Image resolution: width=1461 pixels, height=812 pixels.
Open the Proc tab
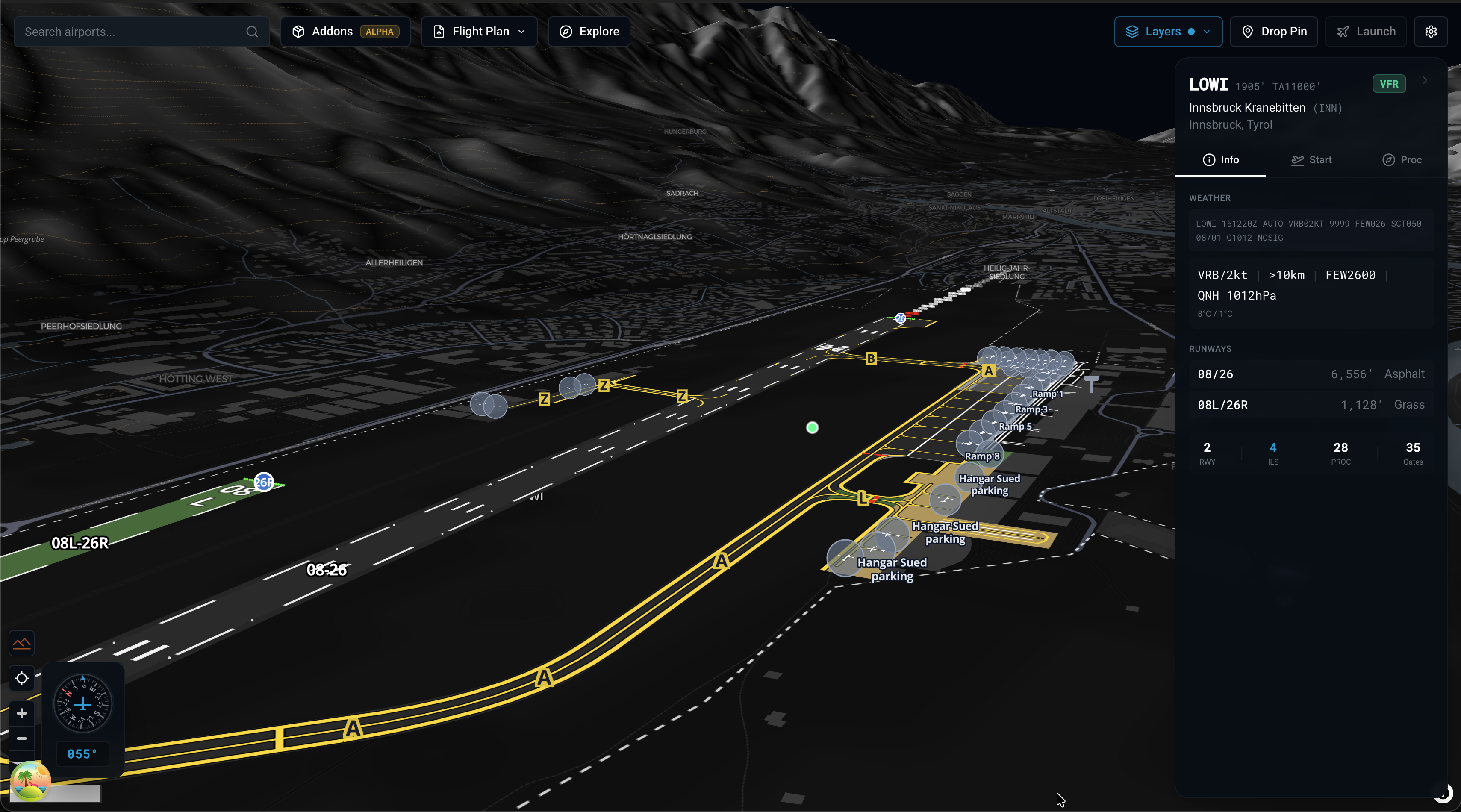[x=1402, y=160]
